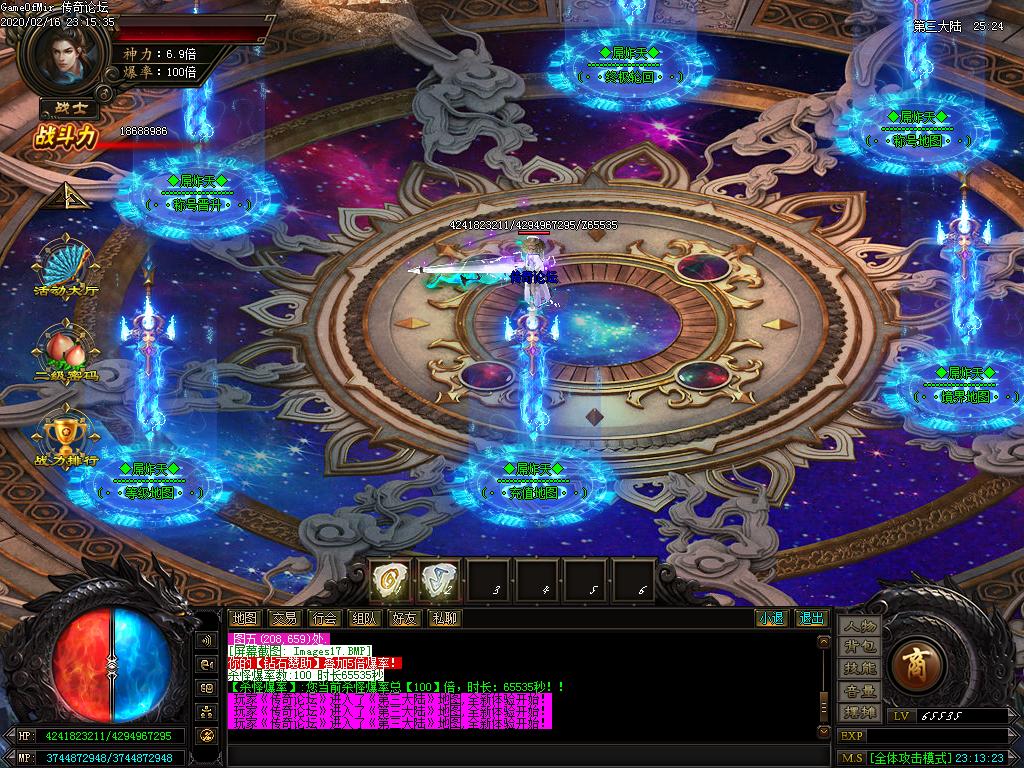This screenshot has height=768, width=1024.
Task: Use the second hotbar item with J rune
Action: [x=439, y=580]
